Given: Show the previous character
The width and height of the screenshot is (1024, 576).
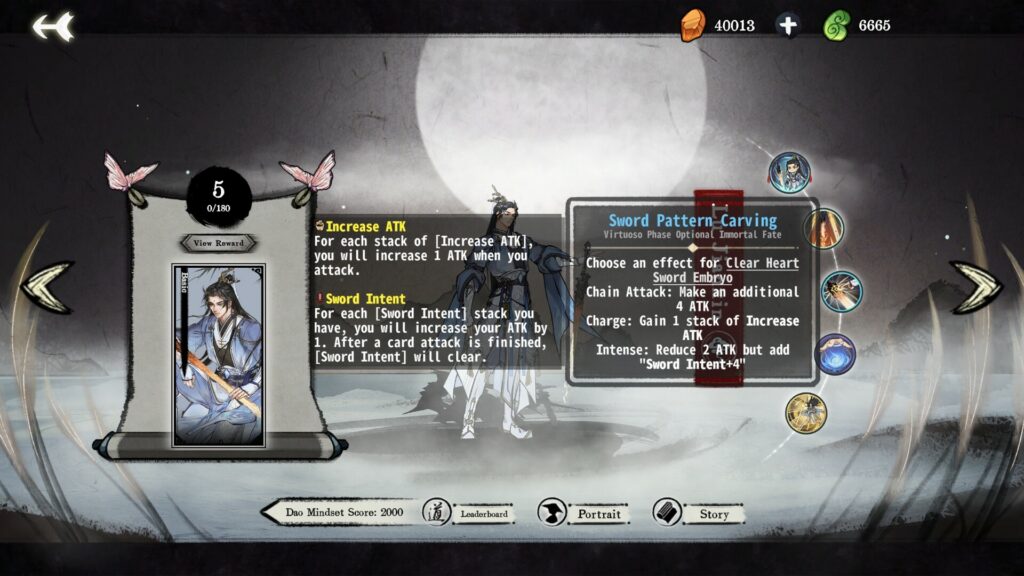Looking at the screenshot, I should click(47, 286).
